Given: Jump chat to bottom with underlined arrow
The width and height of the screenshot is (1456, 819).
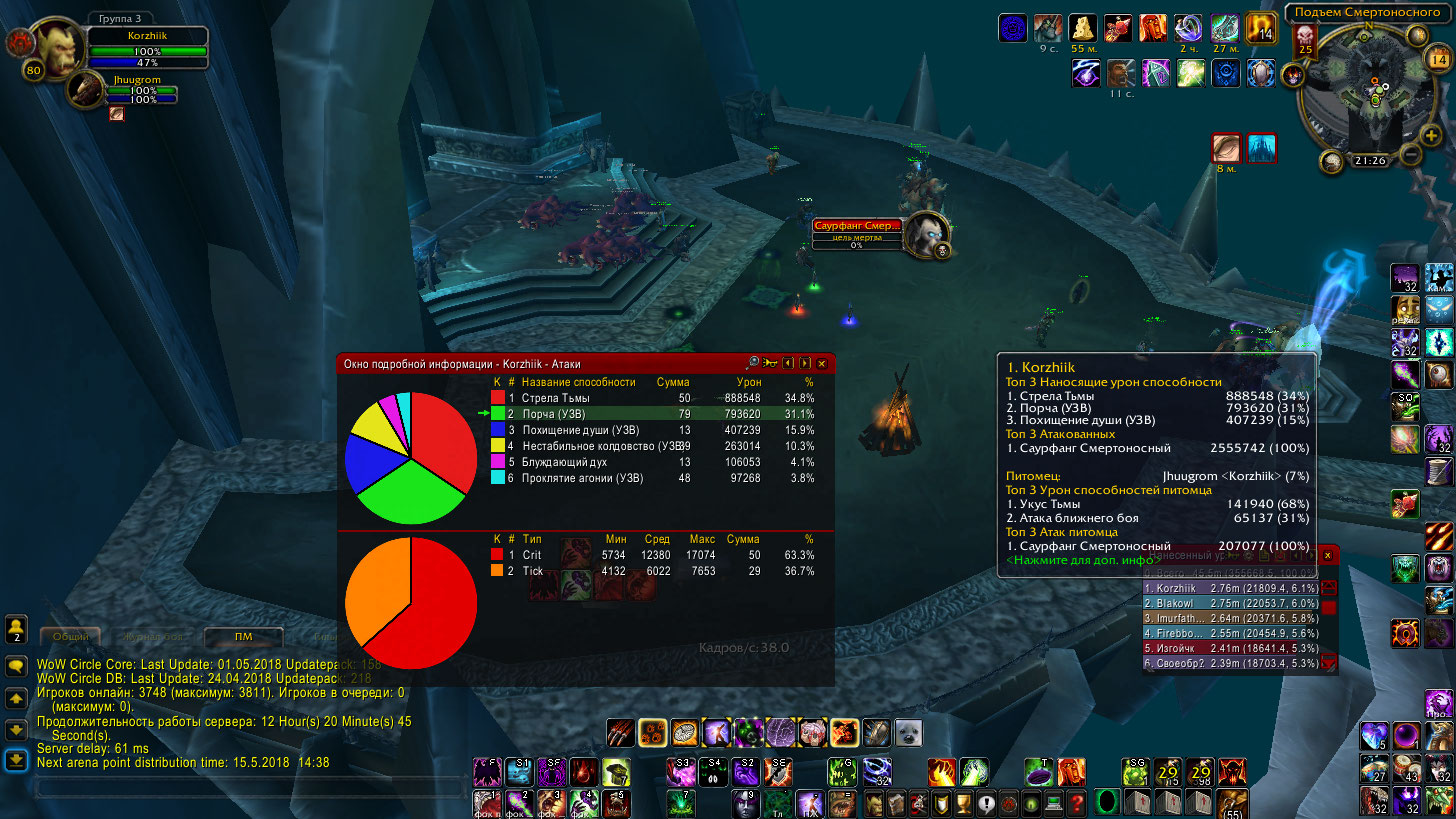Looking at the screenshot, I should tap(16, 761).
